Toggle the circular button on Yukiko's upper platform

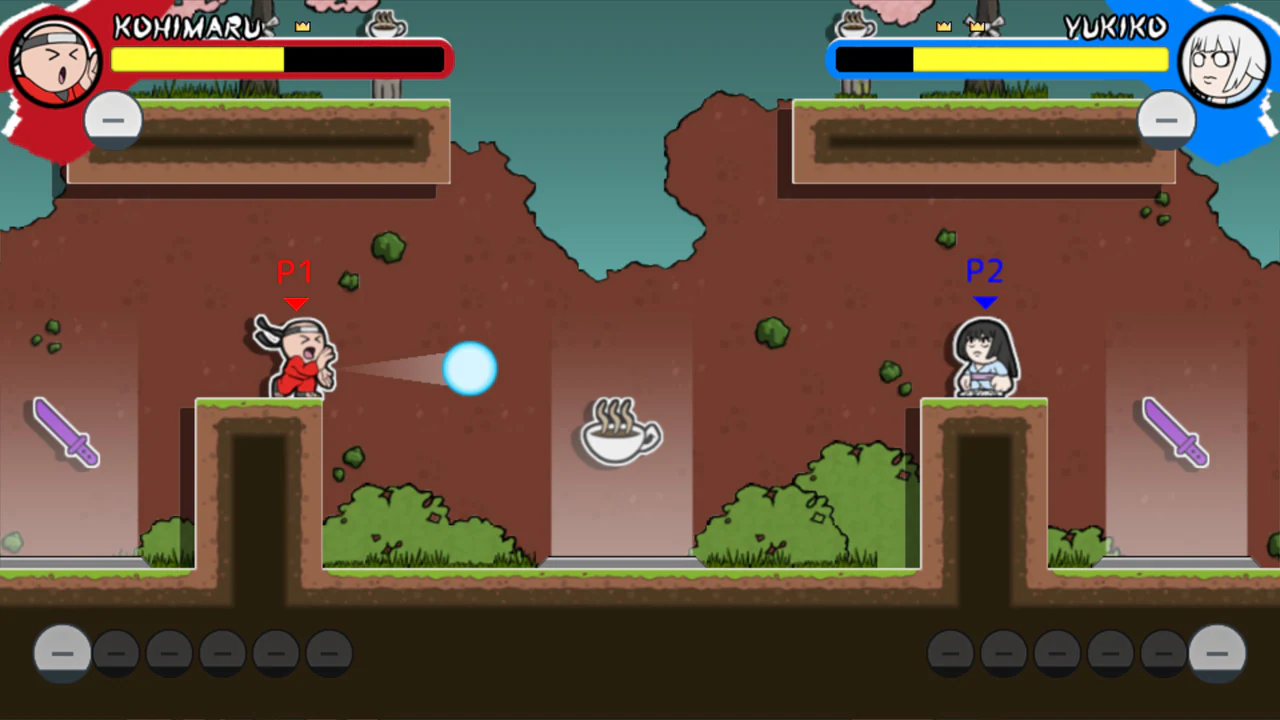1166,120
